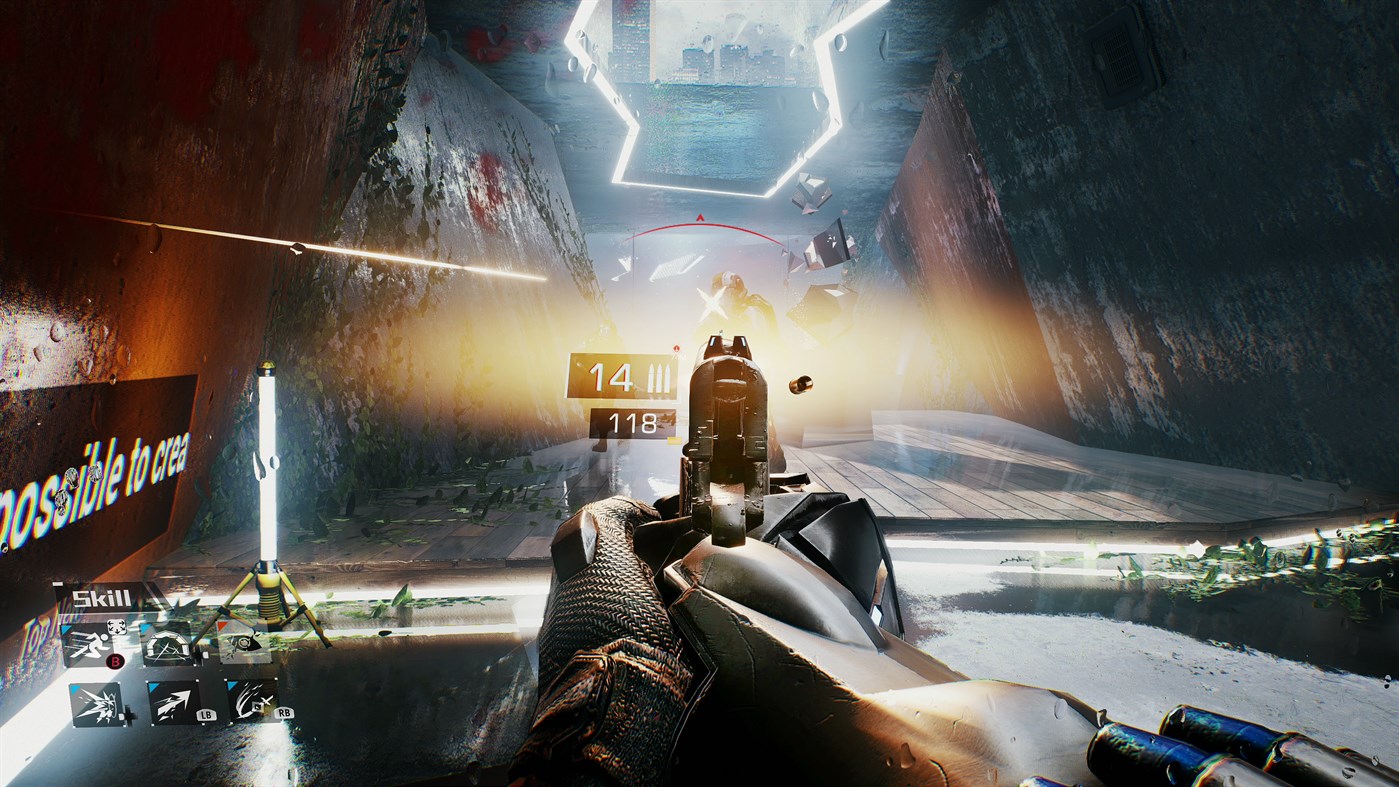
Task: Click the three bullet icons beside the ammo count
Action: click(658, 377)
